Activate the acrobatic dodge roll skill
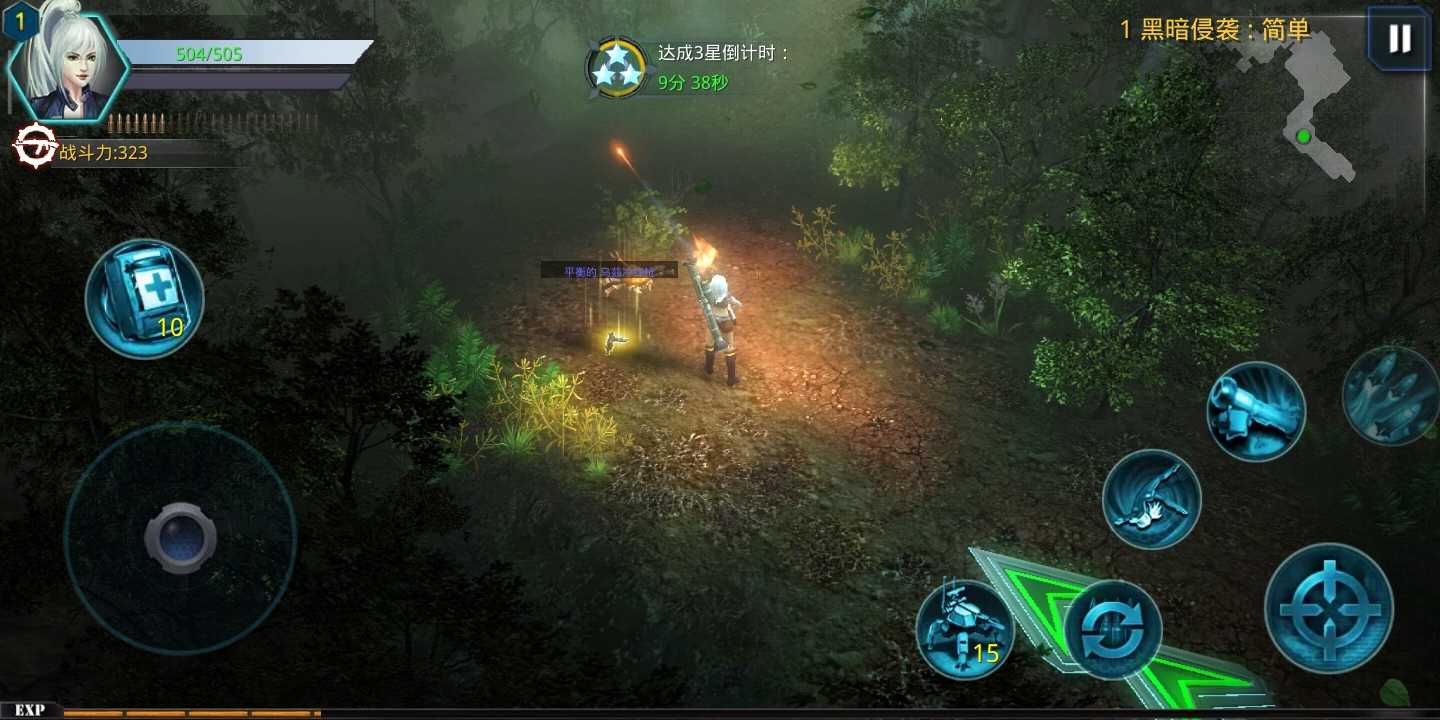Image resolution: width=1440 pixels, height=720 pixels. pyautogui.click(x=1152, y=497)
